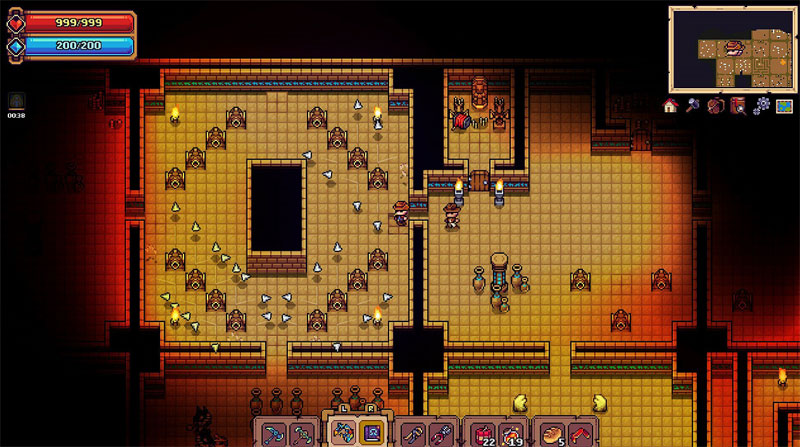This screenshot has width=800, height=447.
Task: Open the hammer crafting menu
Action: tap(692, 105)
